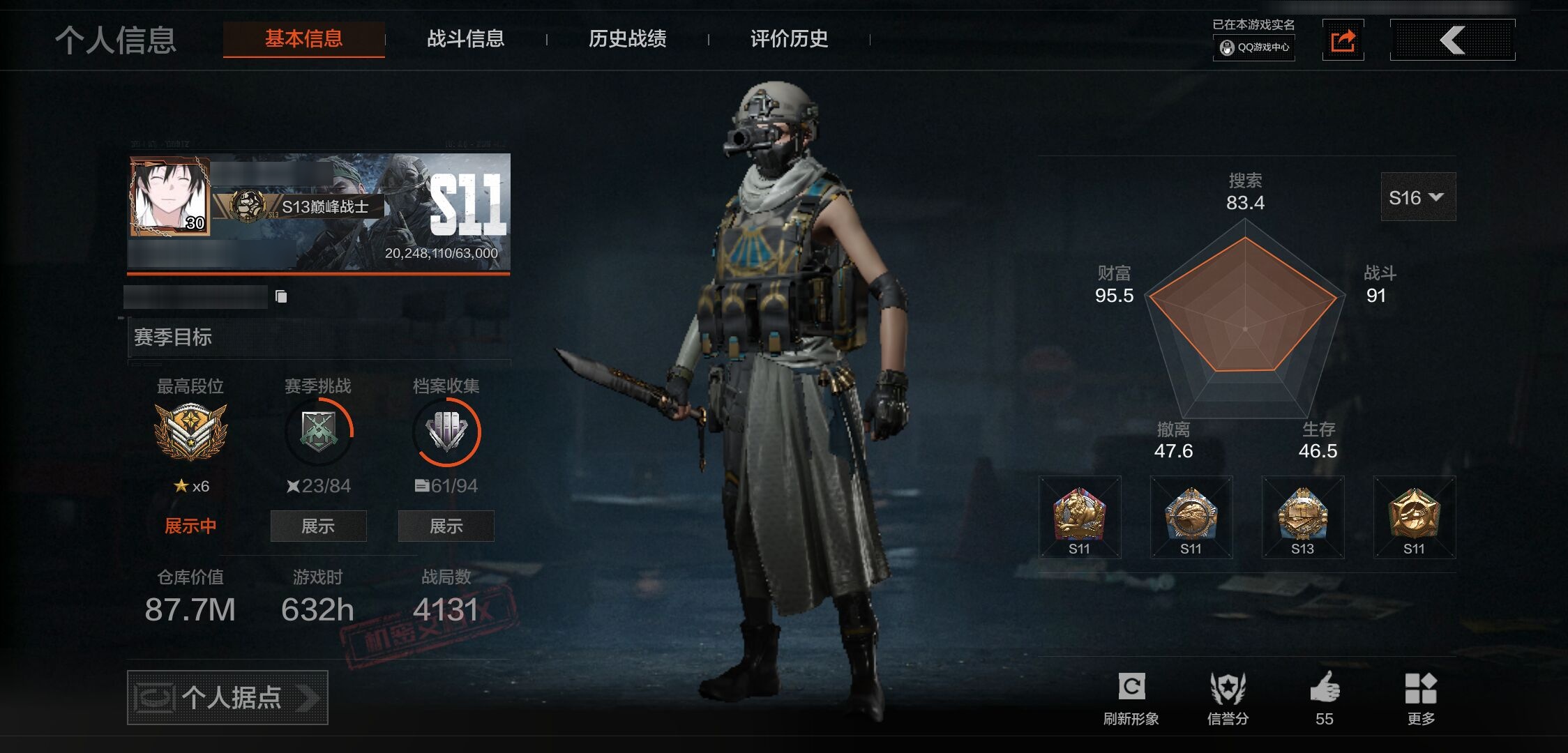Open the 赛季目标 section header
Viewport: 1568px width, 753px height.
click(173, 337)
